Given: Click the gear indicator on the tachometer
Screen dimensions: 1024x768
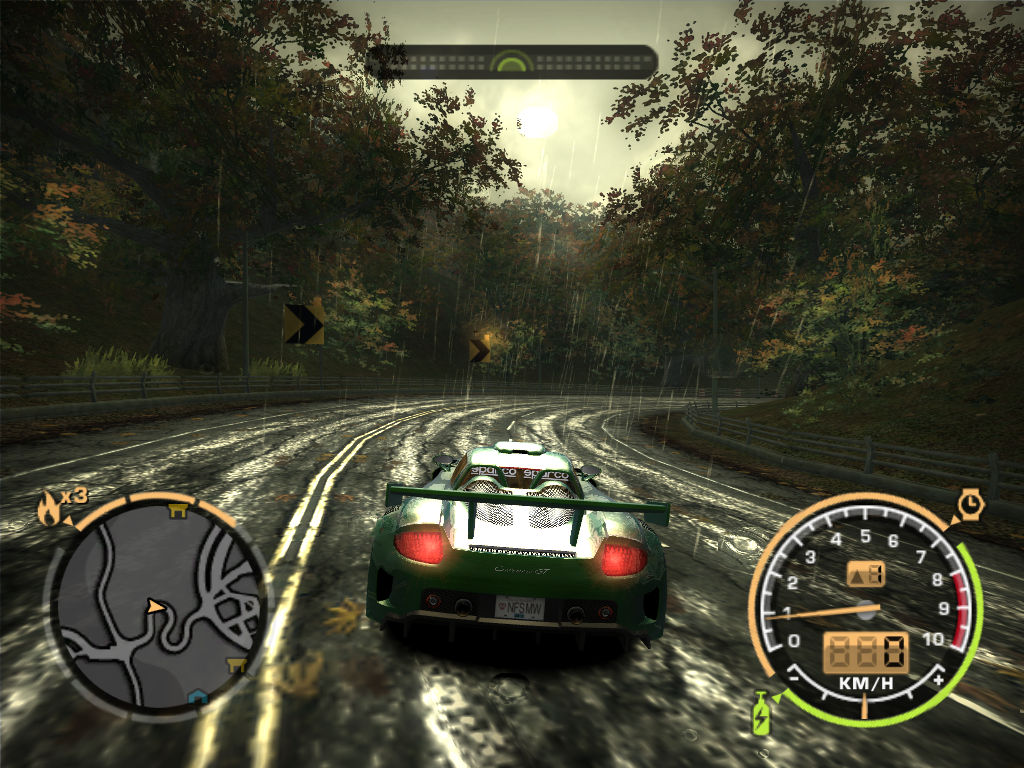Looking at the screenshot, I should click(865, 574).
